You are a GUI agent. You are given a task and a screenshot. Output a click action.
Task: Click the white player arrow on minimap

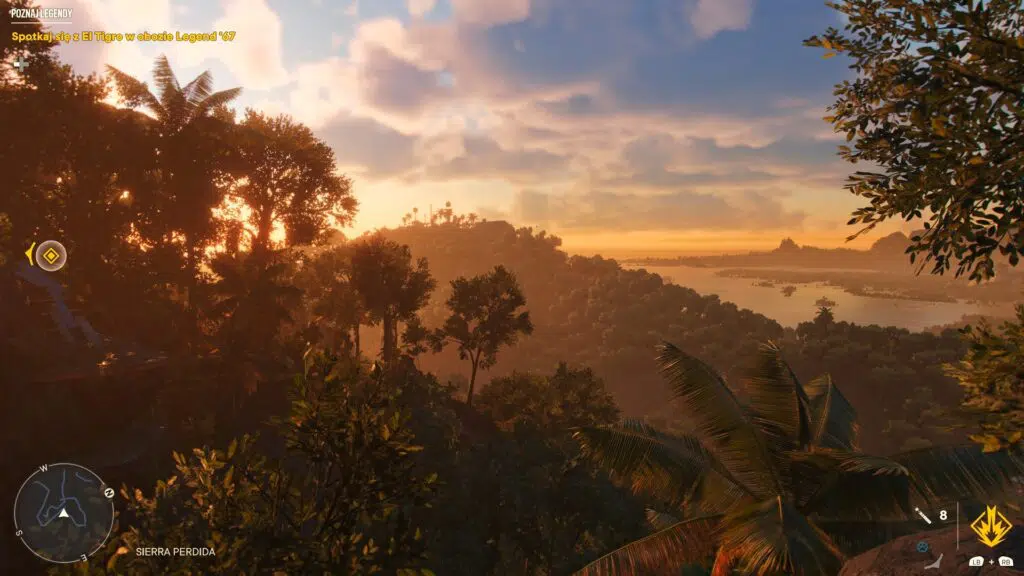[x=63, y=513]
